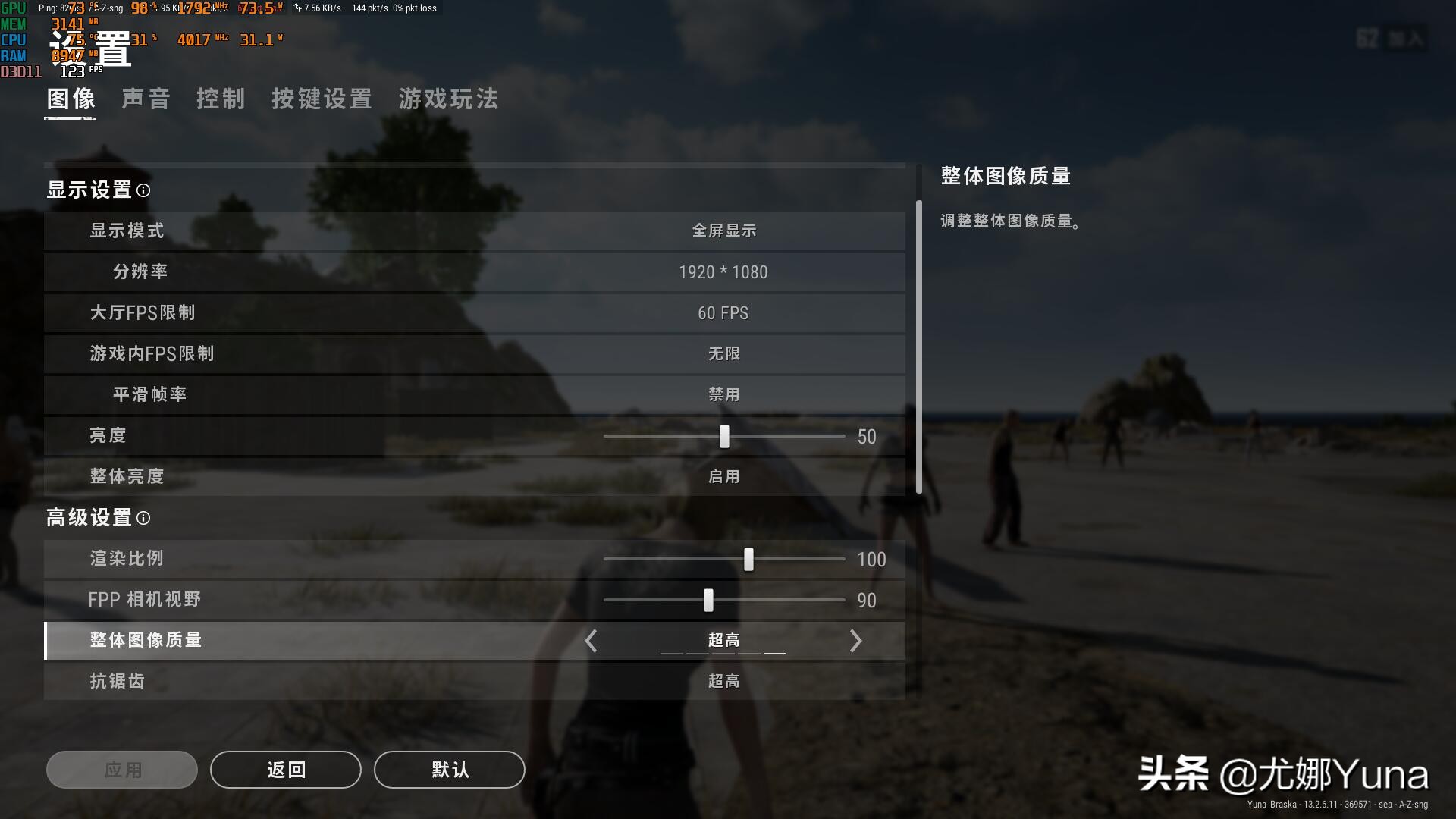Click right arrow to raise 整体图像质量
Viewport: 1456px width, 819px height.
pyautogui.click(x=855, y=641)
